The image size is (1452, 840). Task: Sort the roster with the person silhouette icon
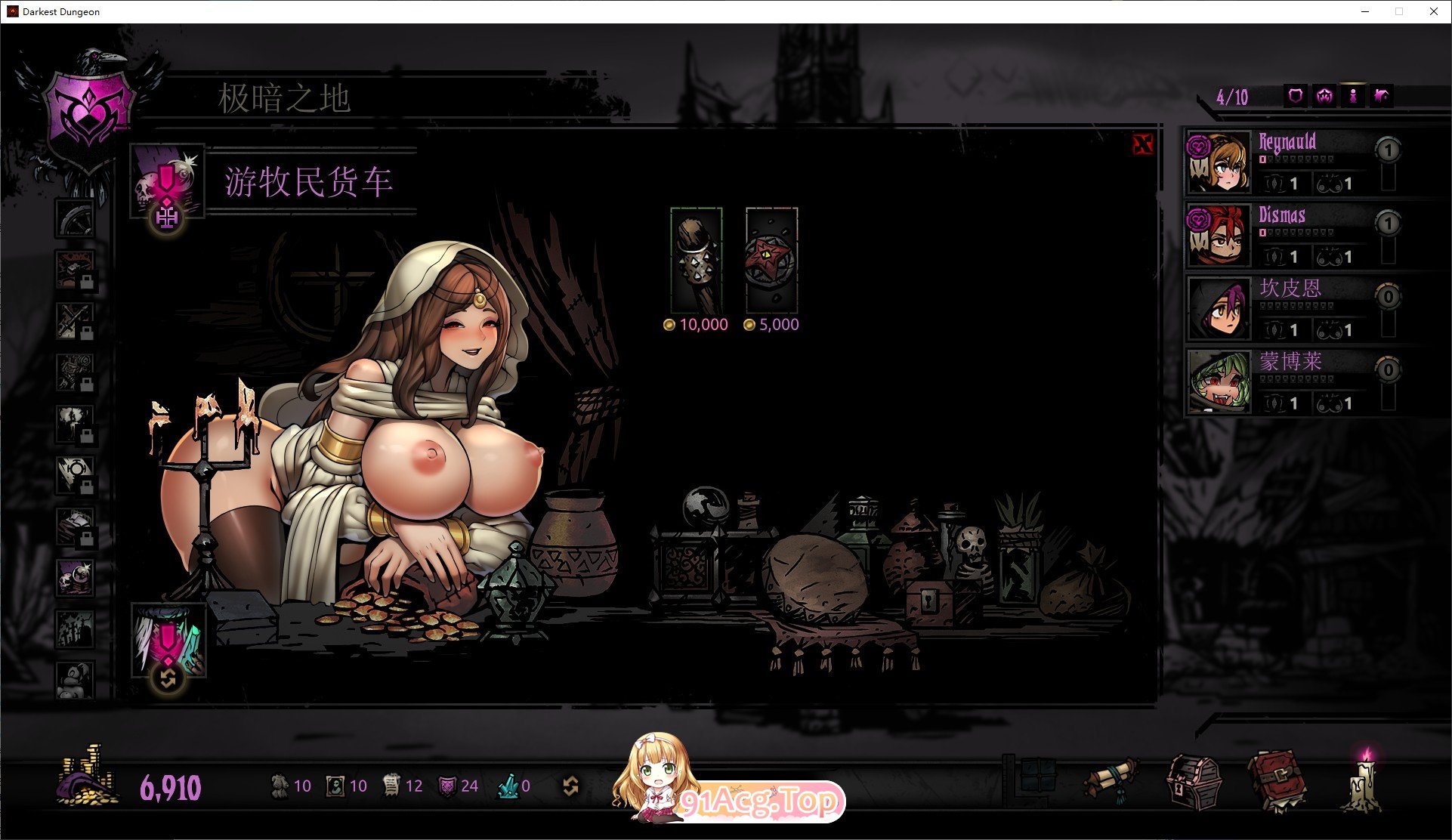[1353, 96]
